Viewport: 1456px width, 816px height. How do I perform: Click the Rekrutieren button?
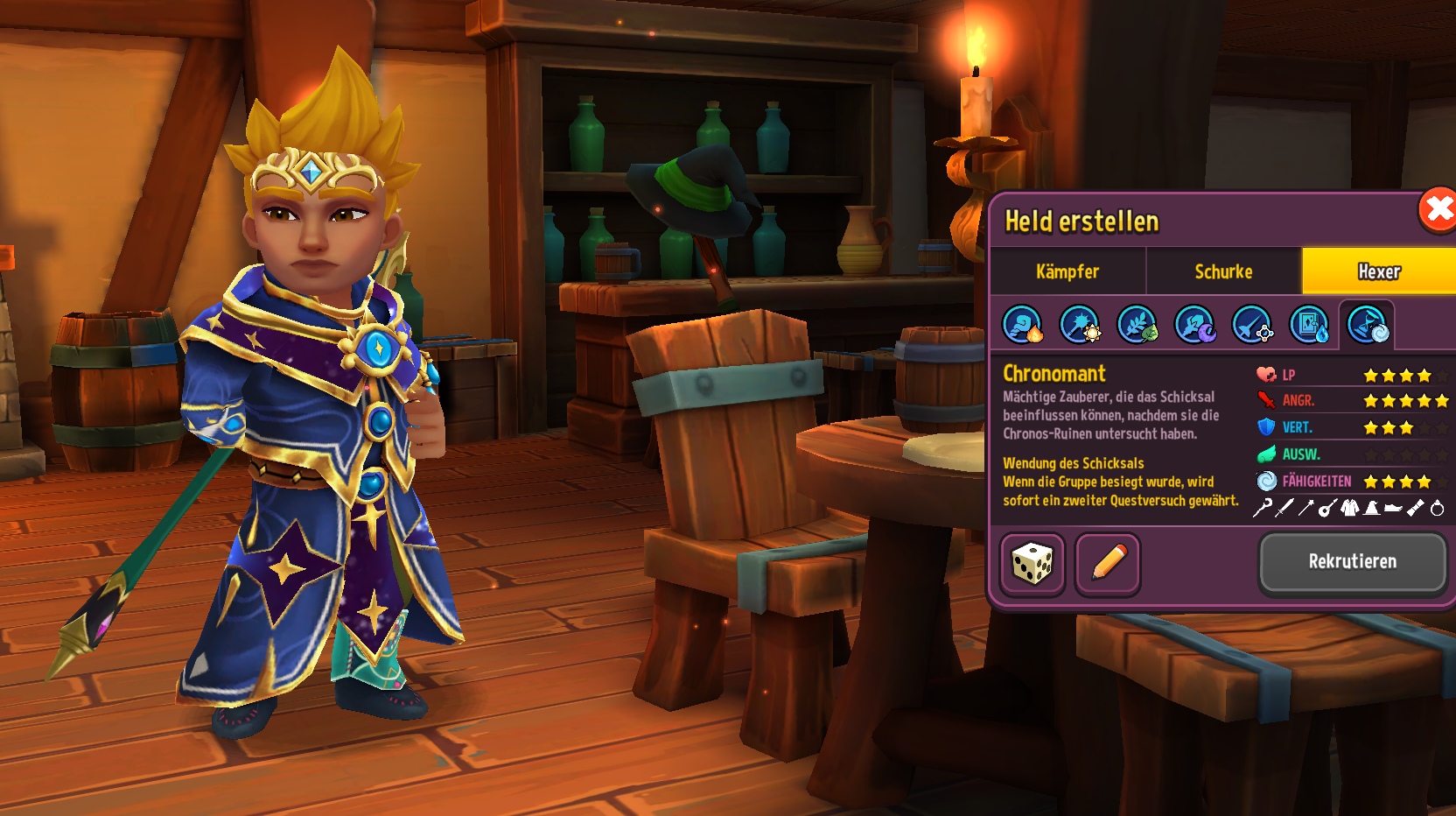[x=1352, y=562]
